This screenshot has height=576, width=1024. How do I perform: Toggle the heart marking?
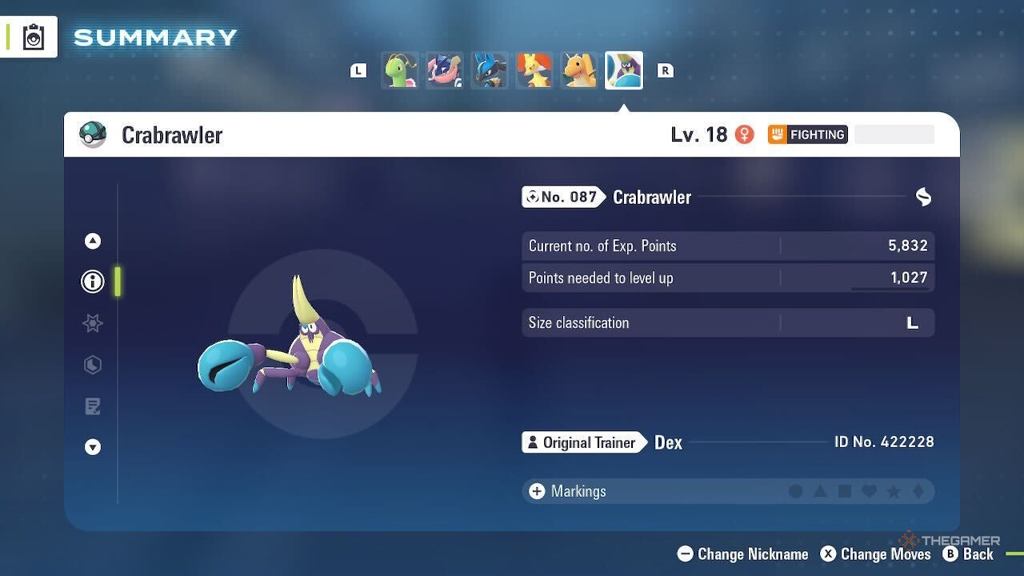(x=869, y=492)
